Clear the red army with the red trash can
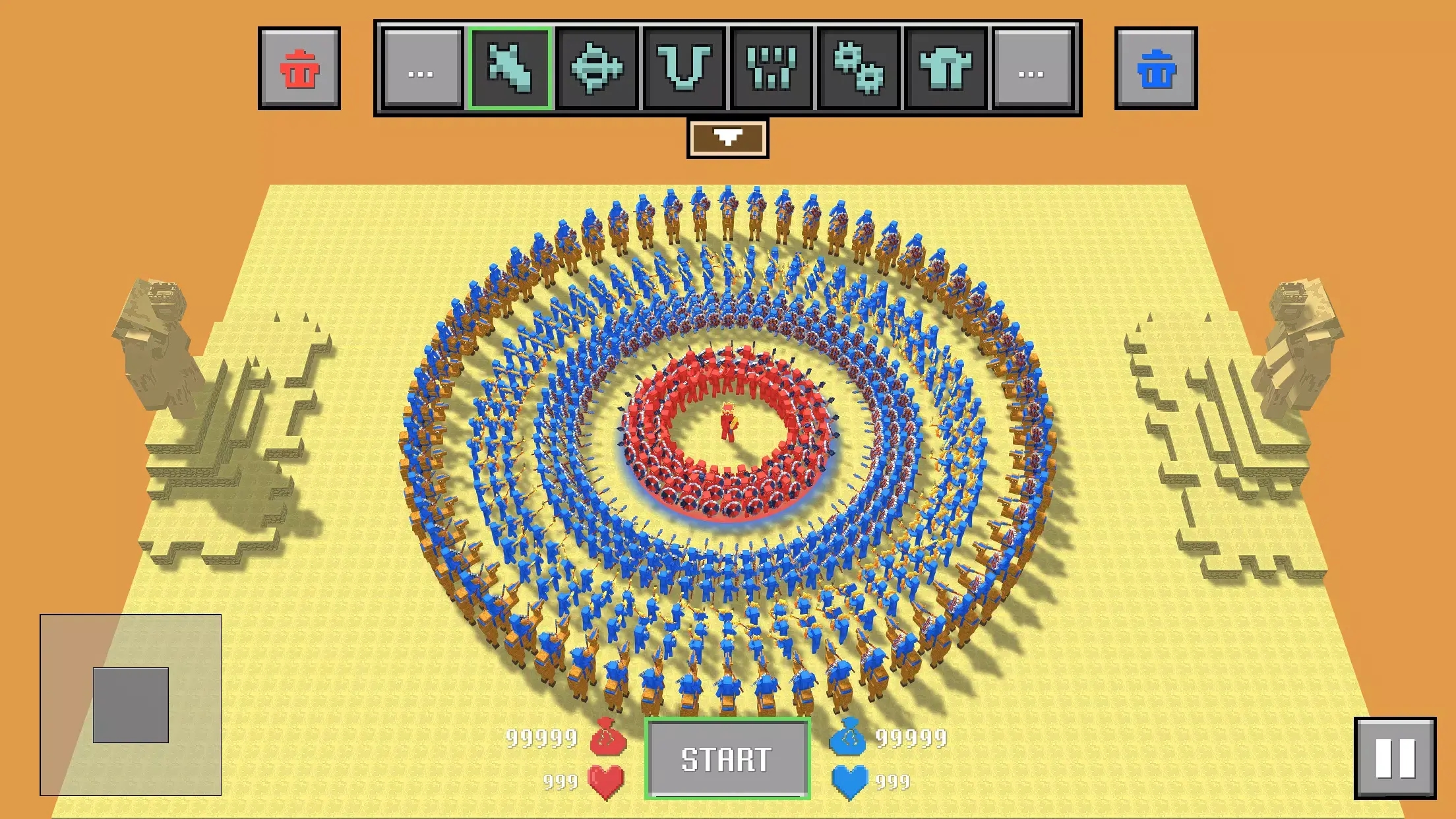The image size is (1456, 819). 299,69
